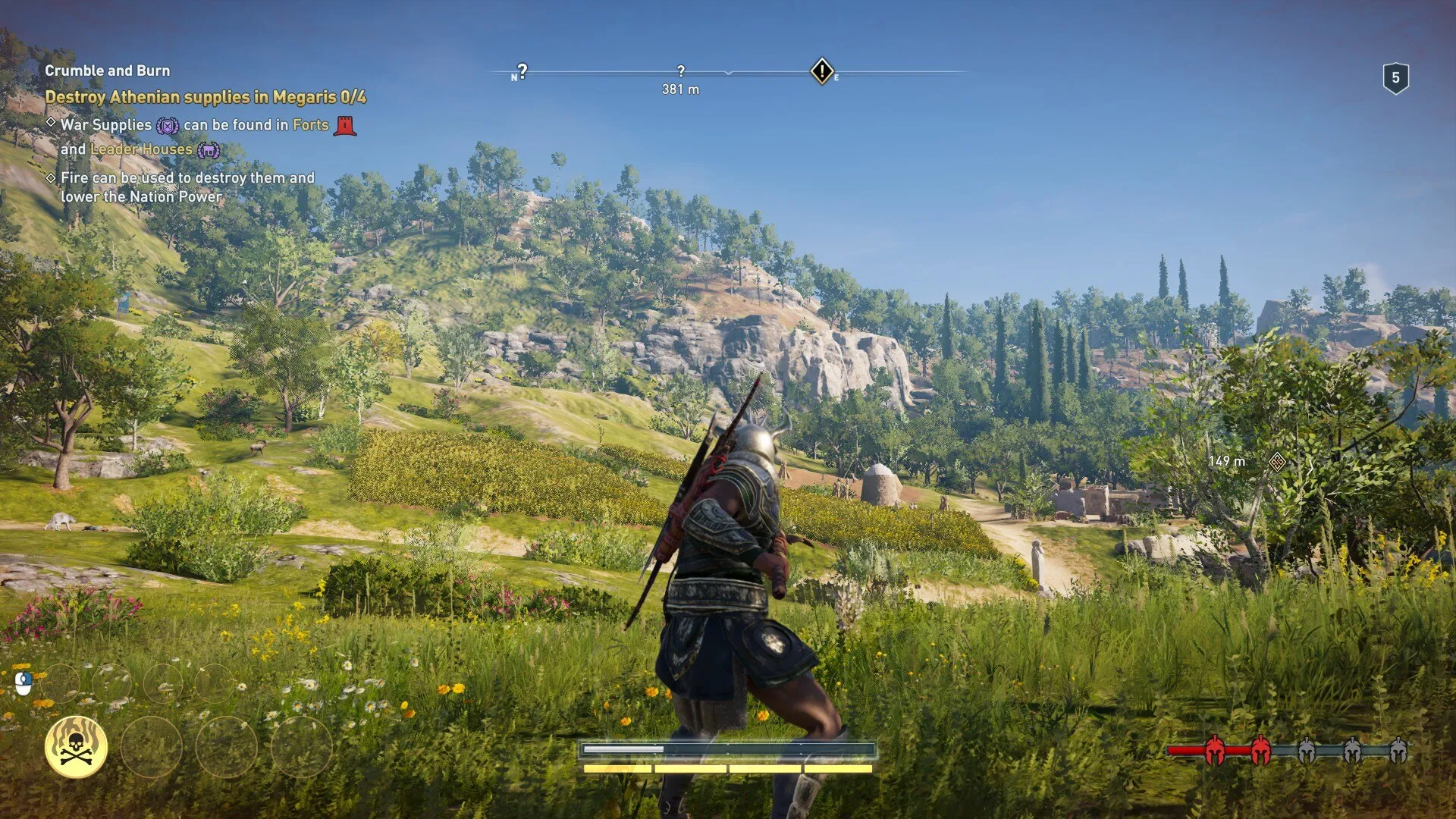Click the quest marker on the compass
Image resolution: width=1456 pixels, height=819 pixels.
tap(822, 71)
